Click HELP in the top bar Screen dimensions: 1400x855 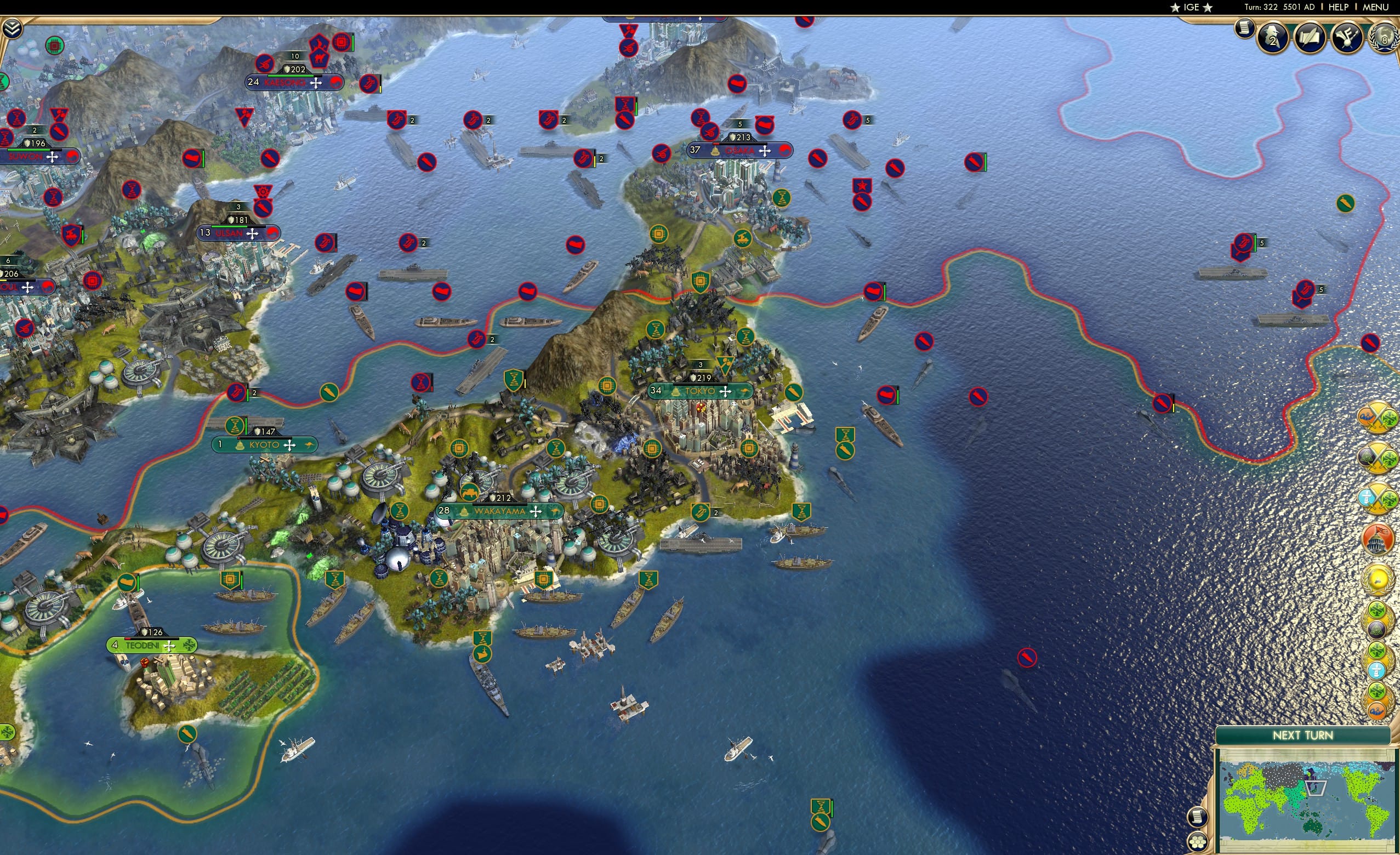(1339, 7)
